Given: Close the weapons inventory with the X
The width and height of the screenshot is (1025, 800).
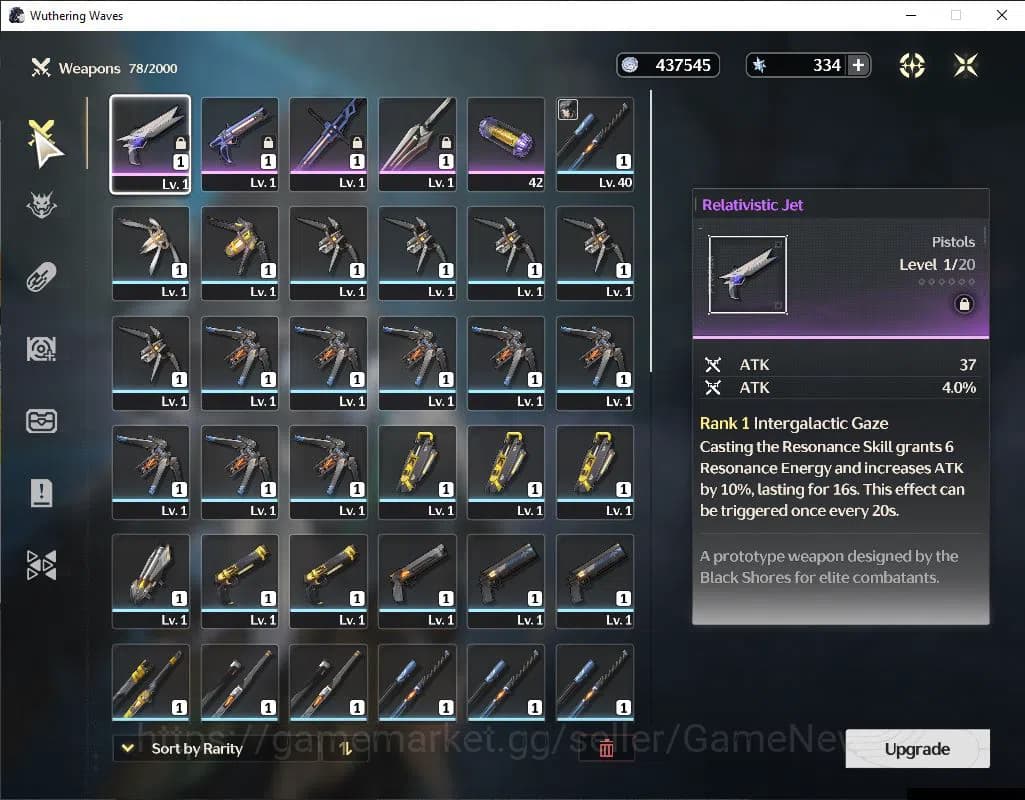Looking at the screenshot, I should pos(966,65).
